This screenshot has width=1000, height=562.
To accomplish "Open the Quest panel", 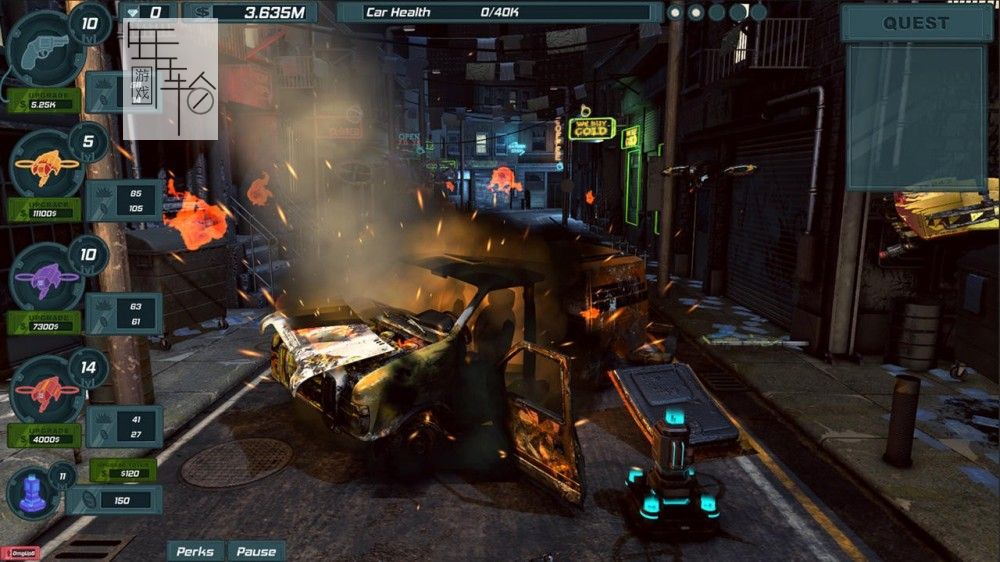I will pos(915,23).
